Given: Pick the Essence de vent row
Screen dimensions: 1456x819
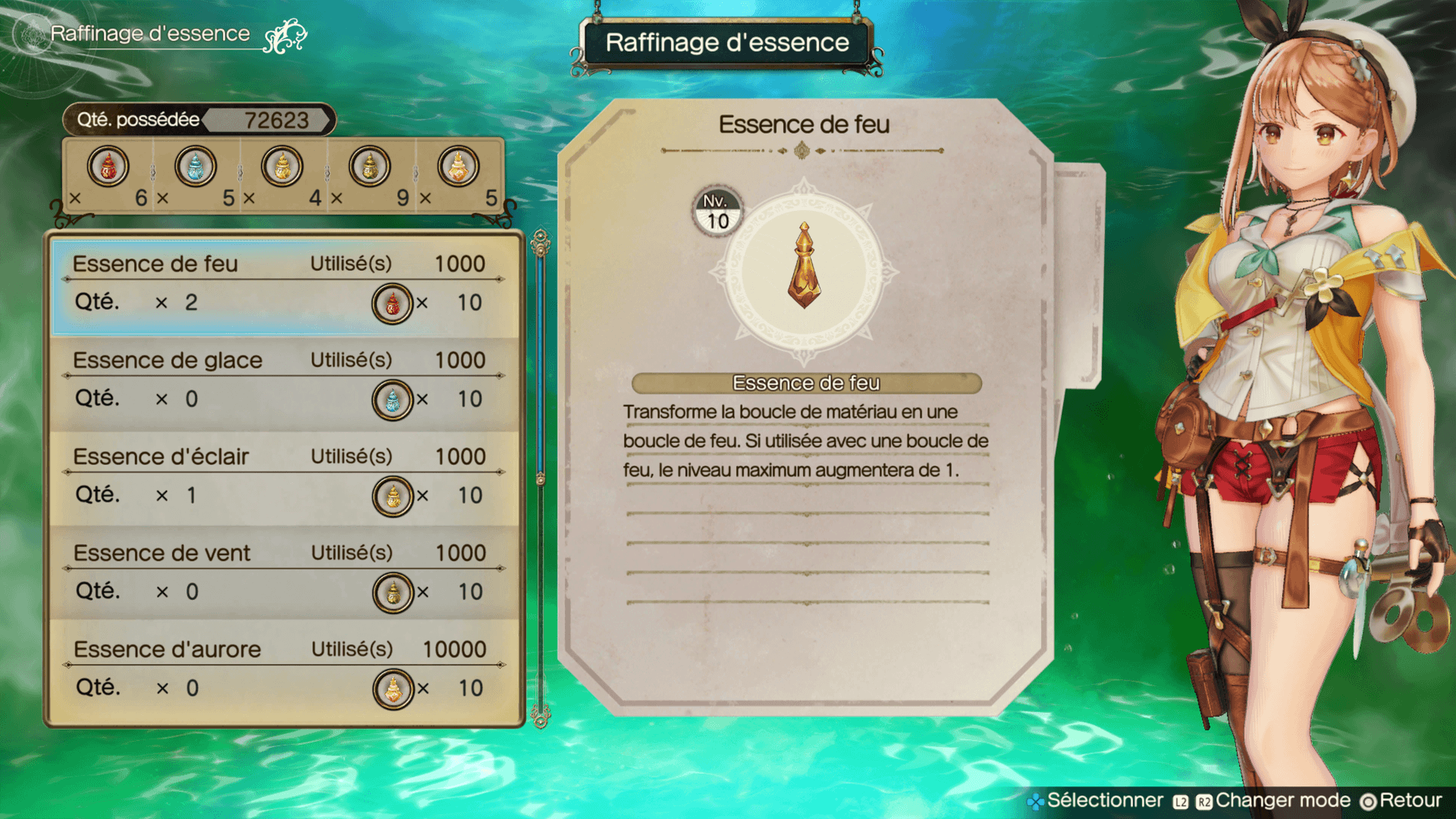Looking at the screenshot, I should click(x=284, y=573).
